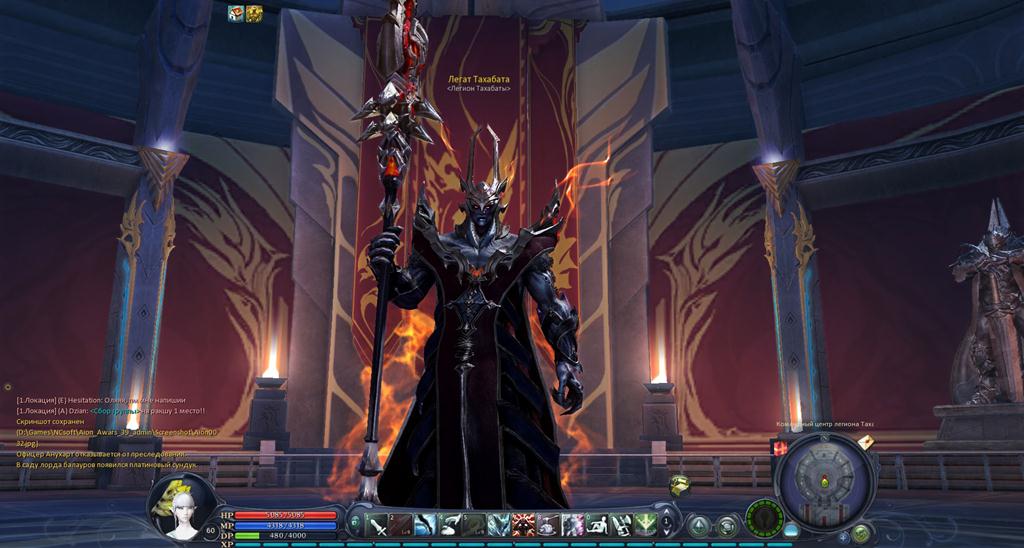Open the chat log window
This screenshot has height=548, width=1024.
point(110,432)
